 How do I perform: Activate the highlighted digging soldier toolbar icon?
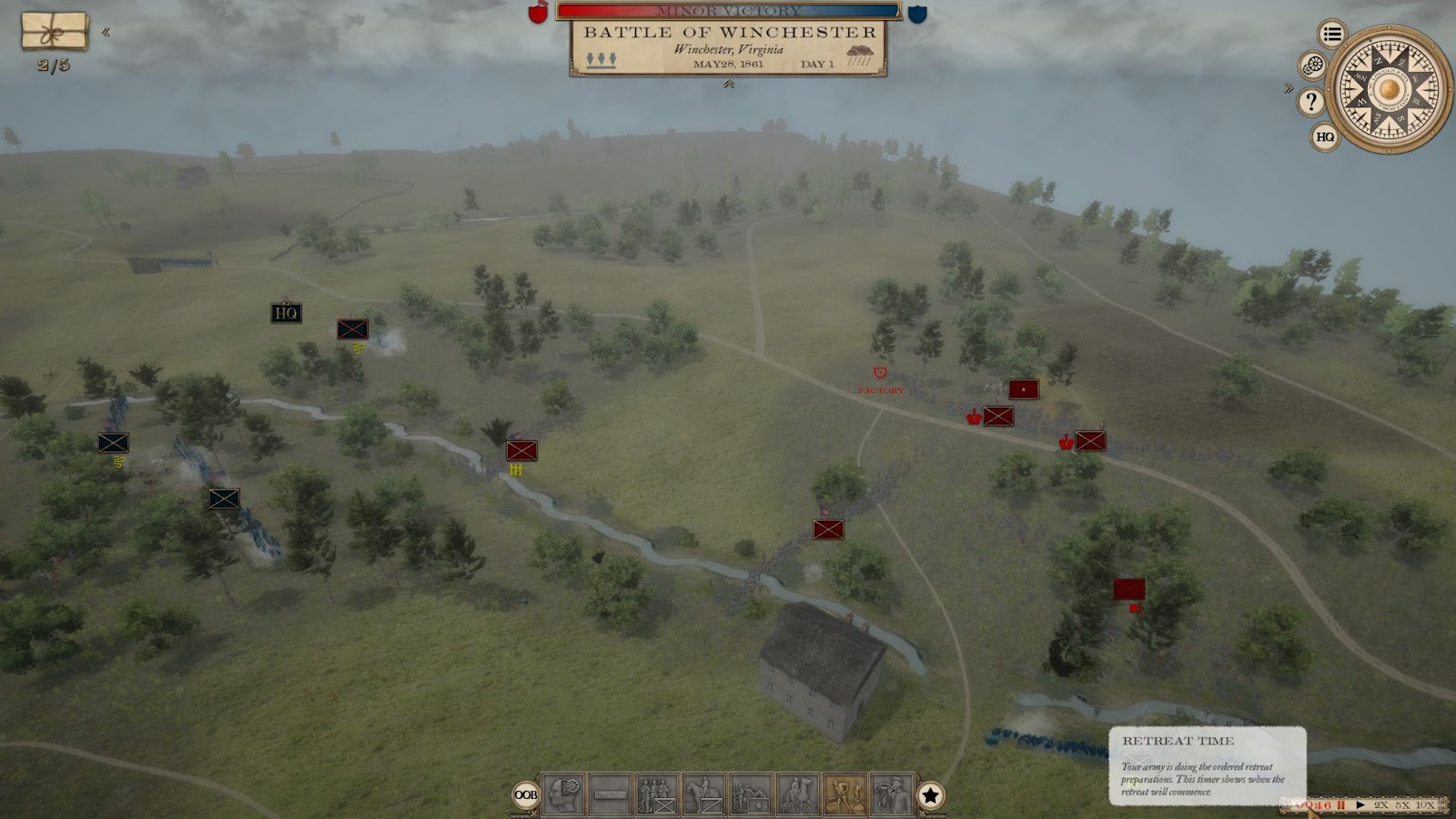844,795
